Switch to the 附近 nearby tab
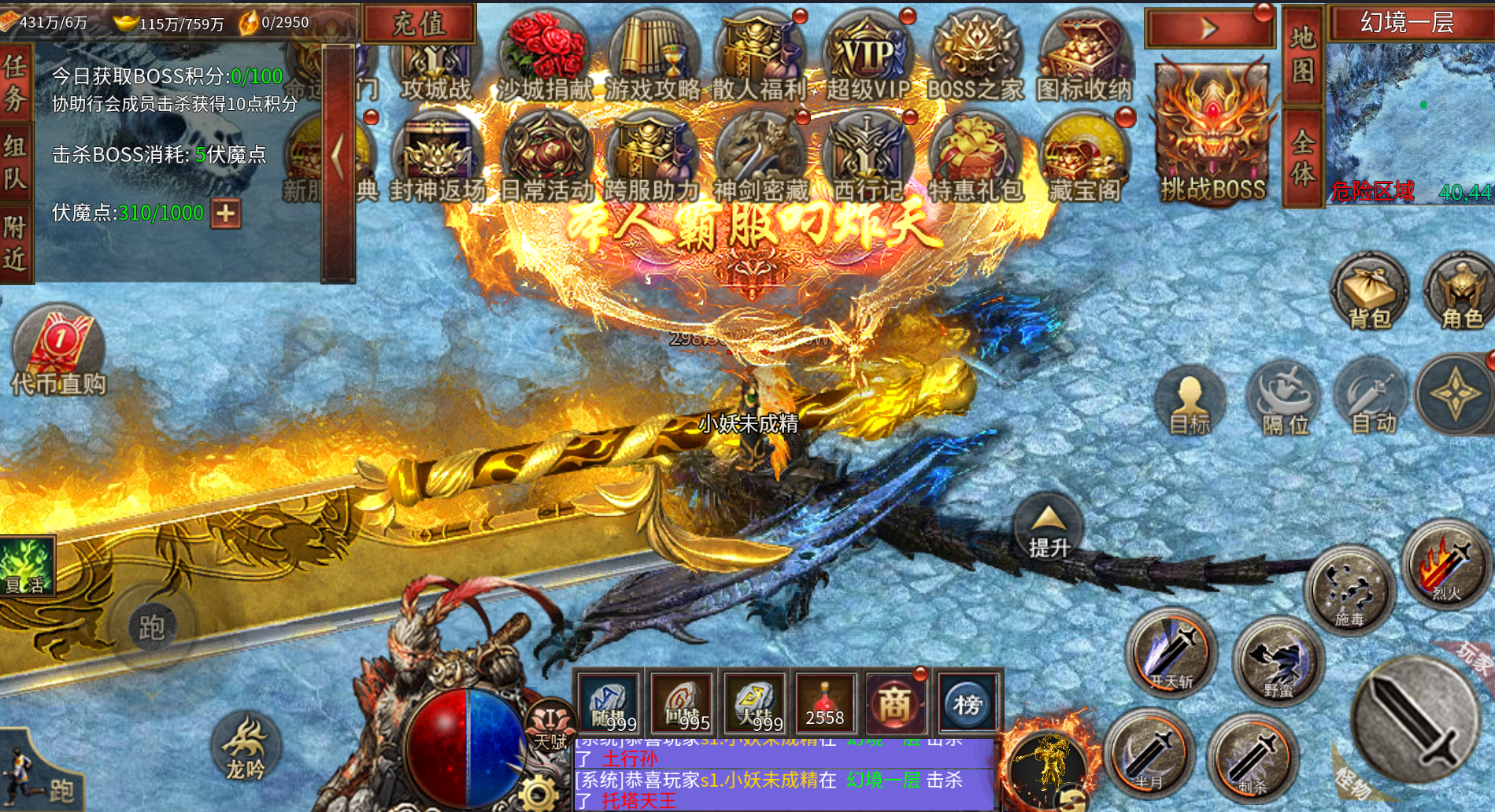 pyautogui.click(x=16, y=244)
